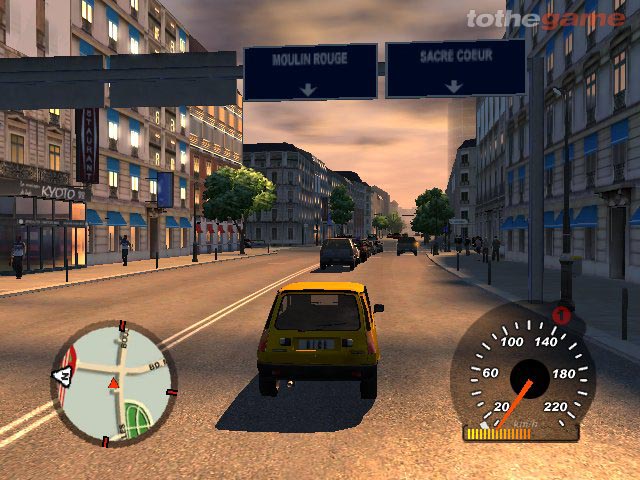Click the circular street minimap

coord(113,383)
